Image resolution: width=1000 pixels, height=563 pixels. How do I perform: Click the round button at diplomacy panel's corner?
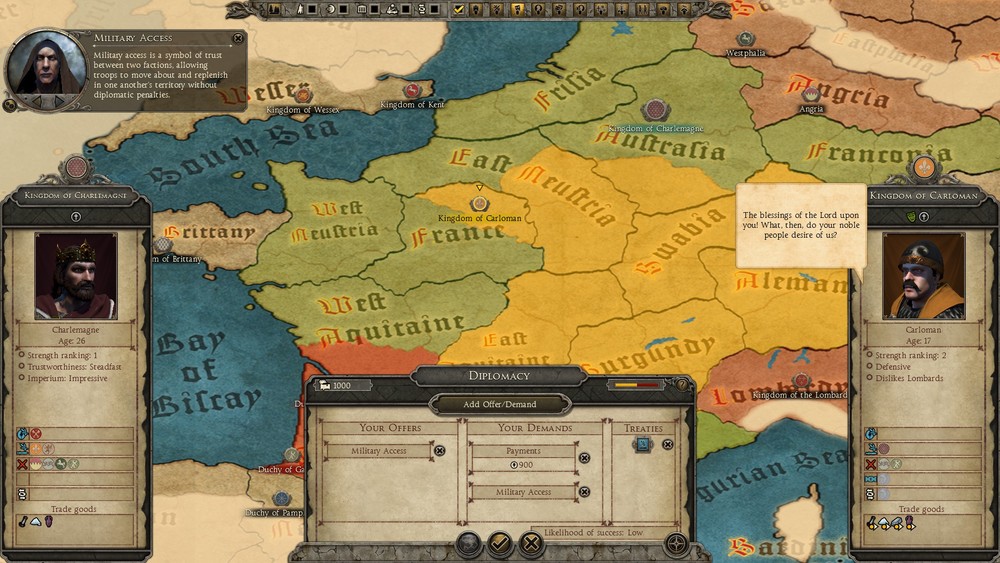[676, 544]
